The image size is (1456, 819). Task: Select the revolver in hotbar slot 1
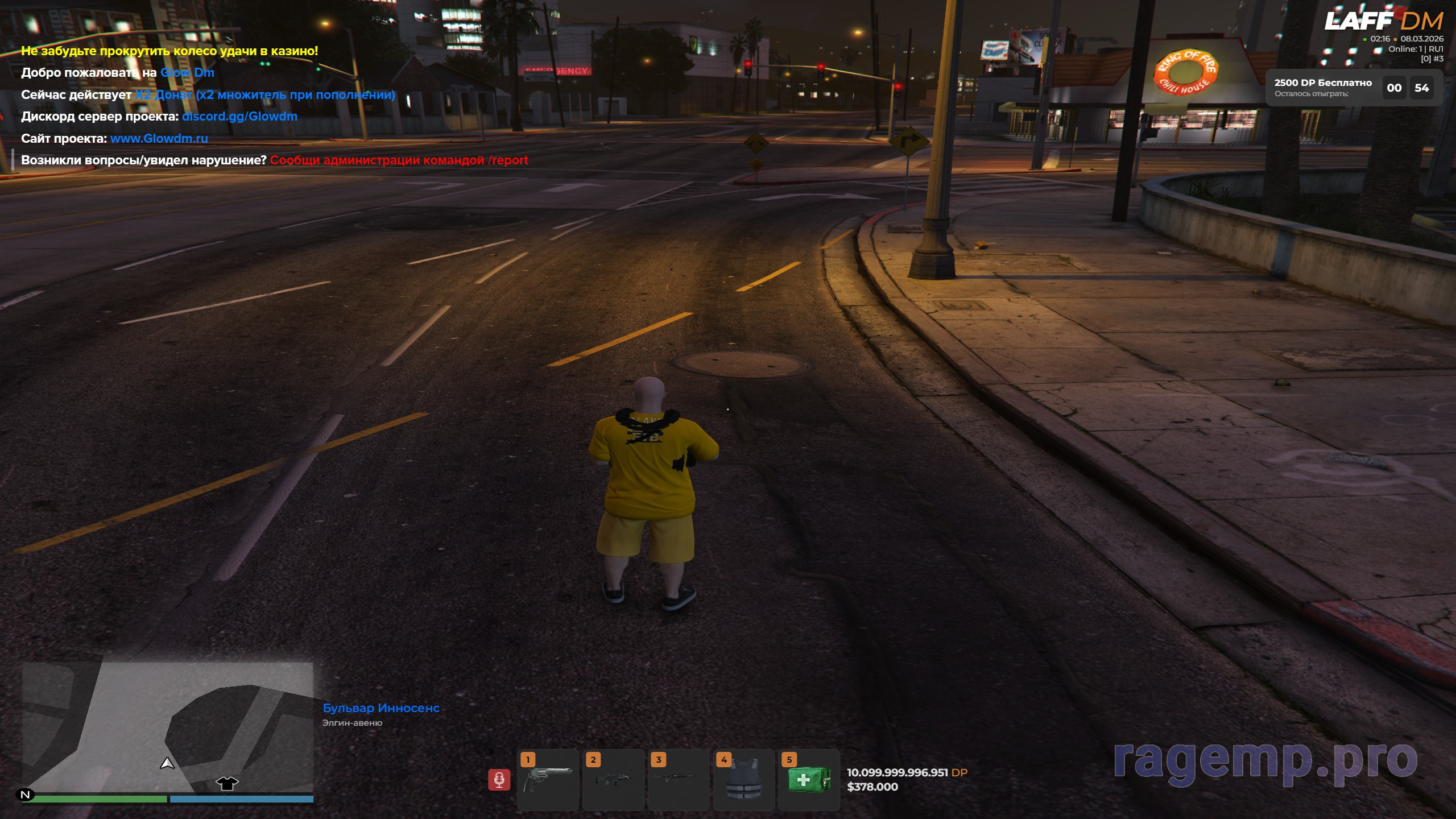click(548, 779)
